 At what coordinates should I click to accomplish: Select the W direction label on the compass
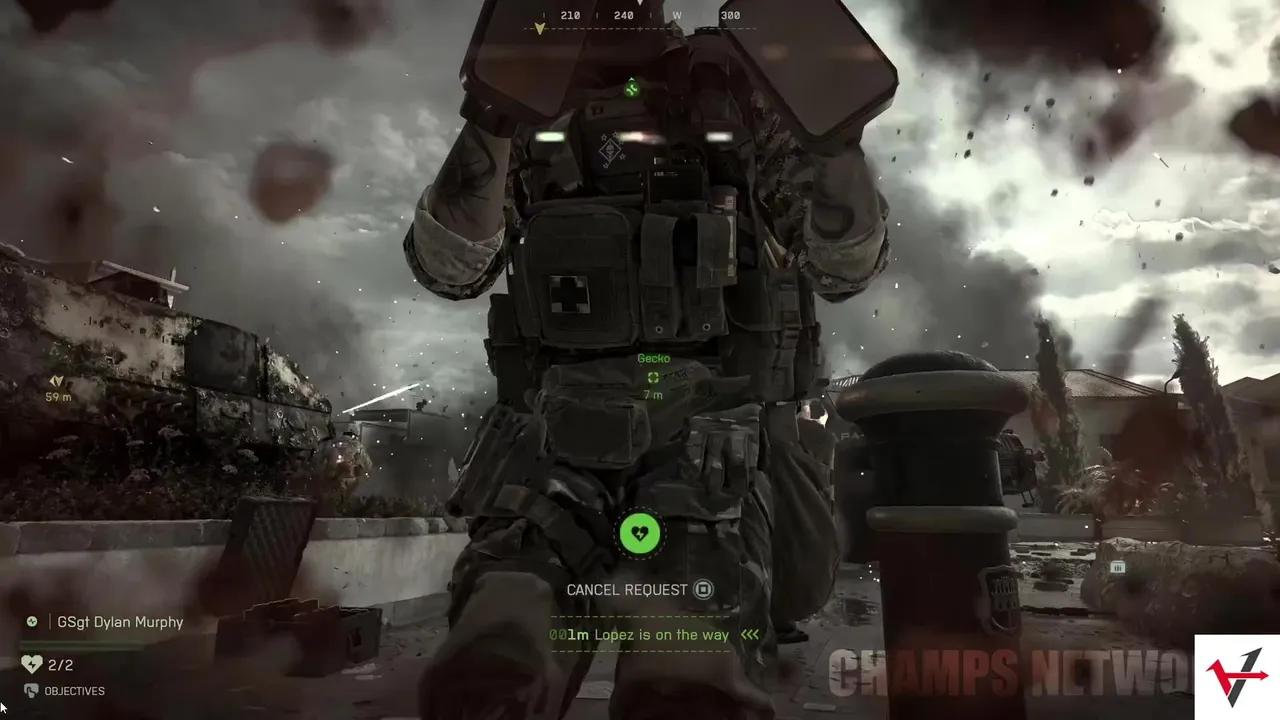click(x=677, y=15)
